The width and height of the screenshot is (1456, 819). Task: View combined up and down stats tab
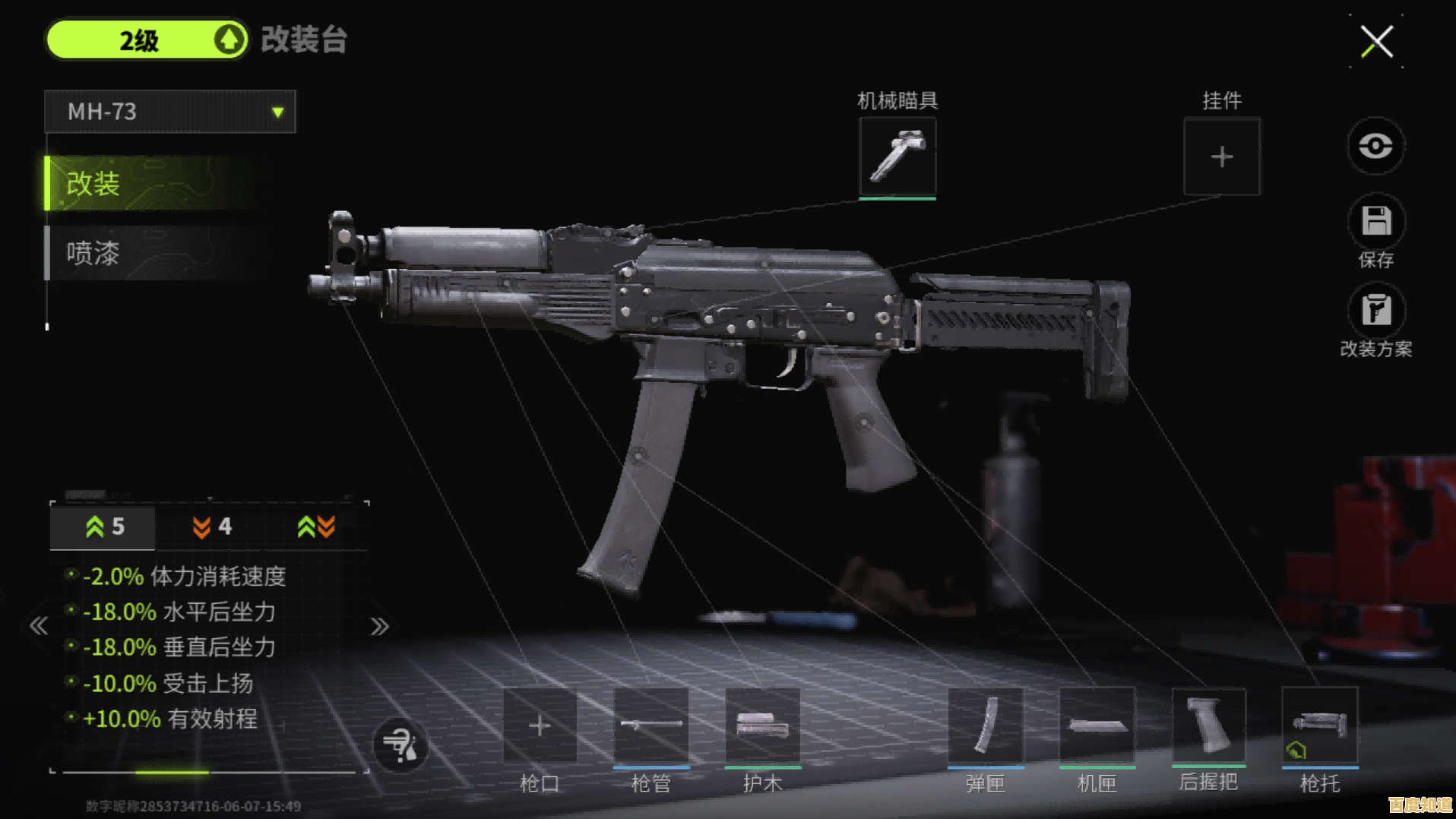coord(316,526)
